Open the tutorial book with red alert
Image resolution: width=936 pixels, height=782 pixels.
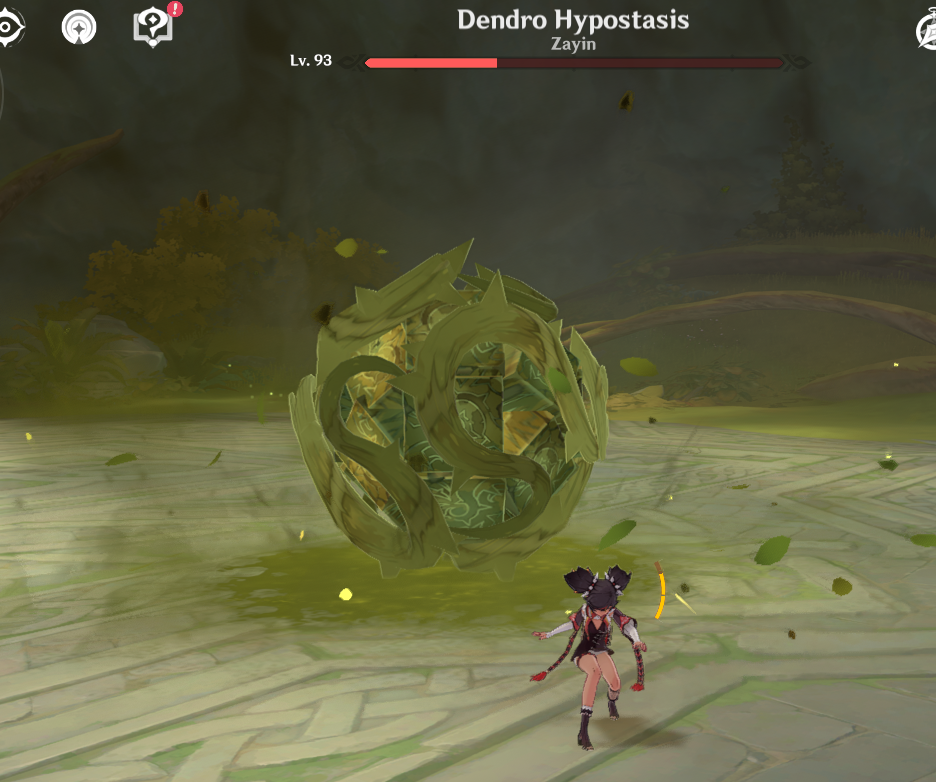coord(155,25)
